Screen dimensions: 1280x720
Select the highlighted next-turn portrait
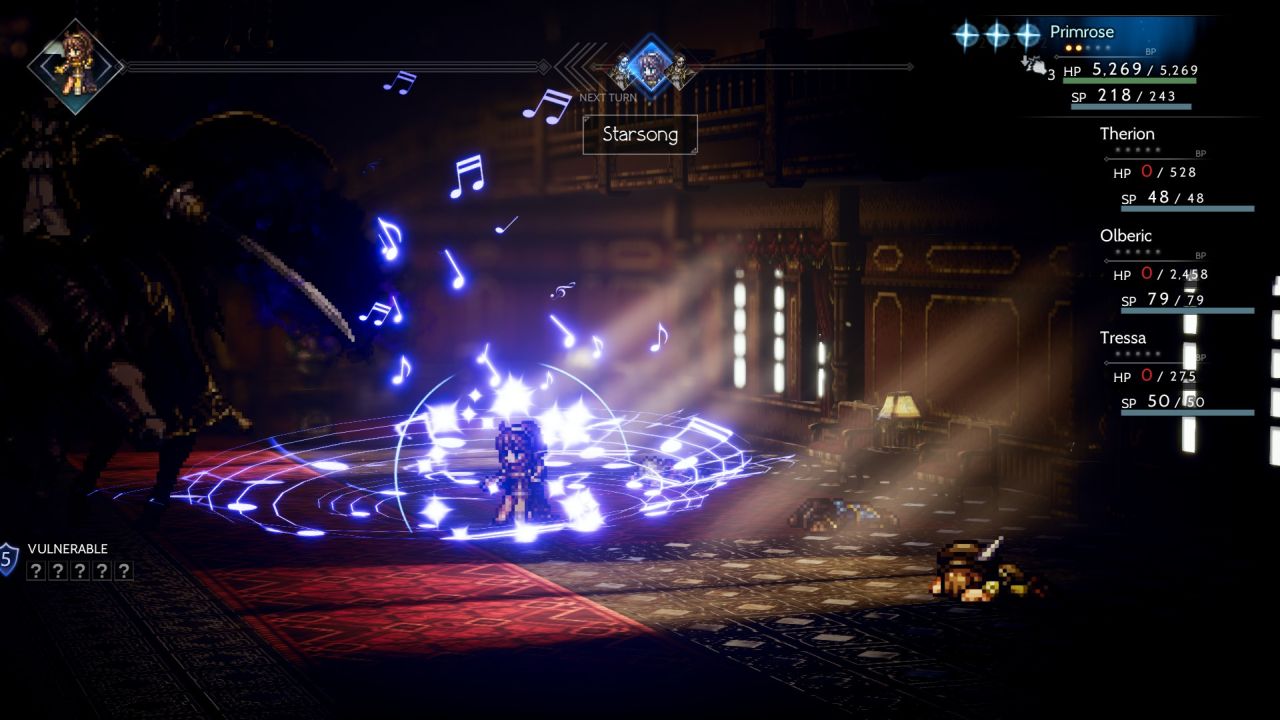(x=650, y=66)
